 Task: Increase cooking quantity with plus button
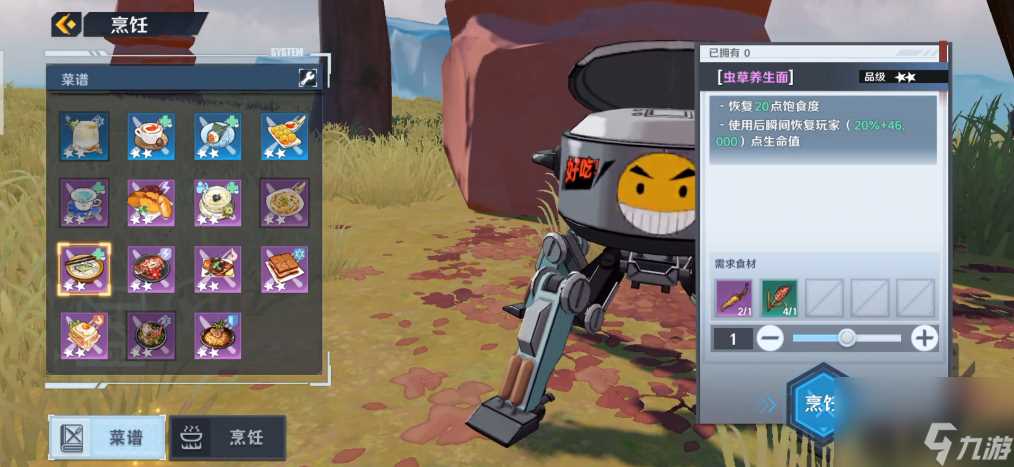925,338
